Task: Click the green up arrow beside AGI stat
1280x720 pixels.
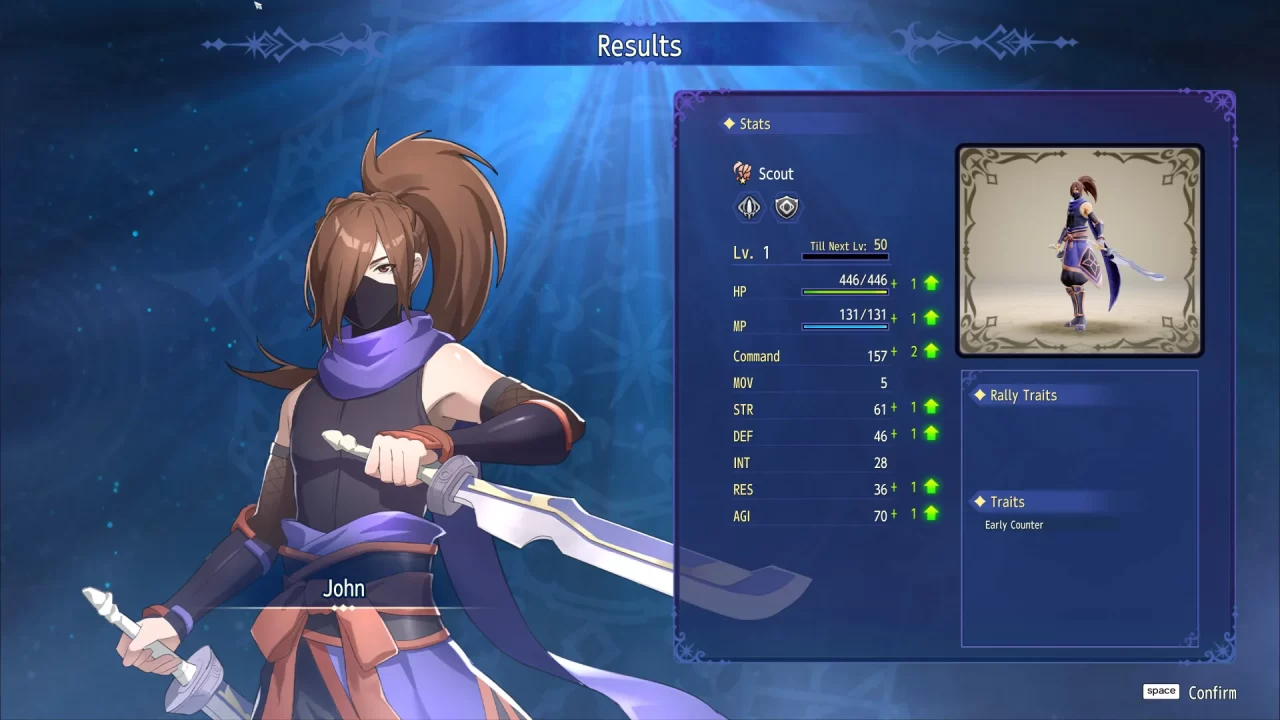Action: pos(929,513)
